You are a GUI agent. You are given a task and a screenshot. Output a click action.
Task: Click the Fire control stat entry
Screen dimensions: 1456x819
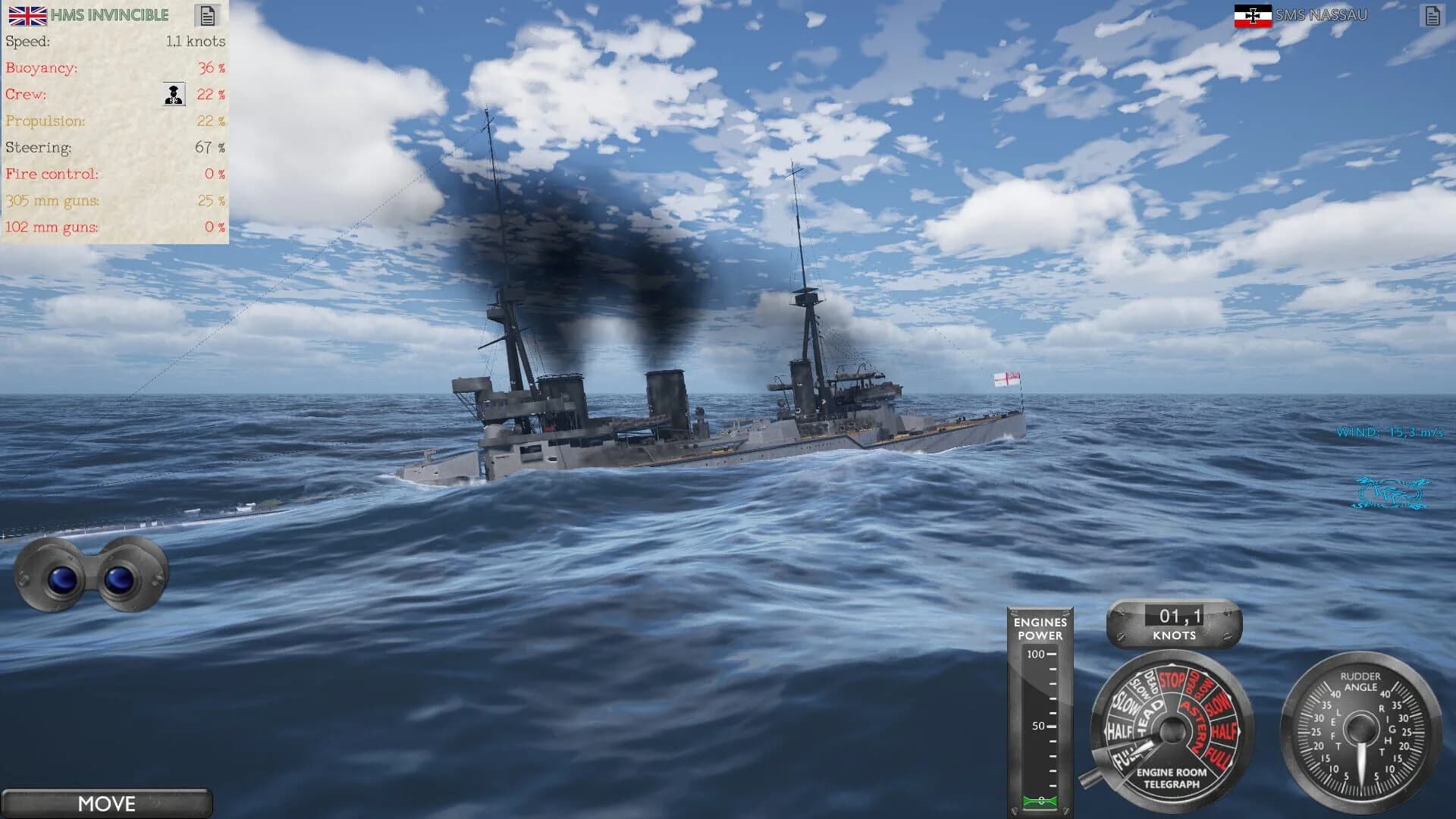[x=52, y=174]
